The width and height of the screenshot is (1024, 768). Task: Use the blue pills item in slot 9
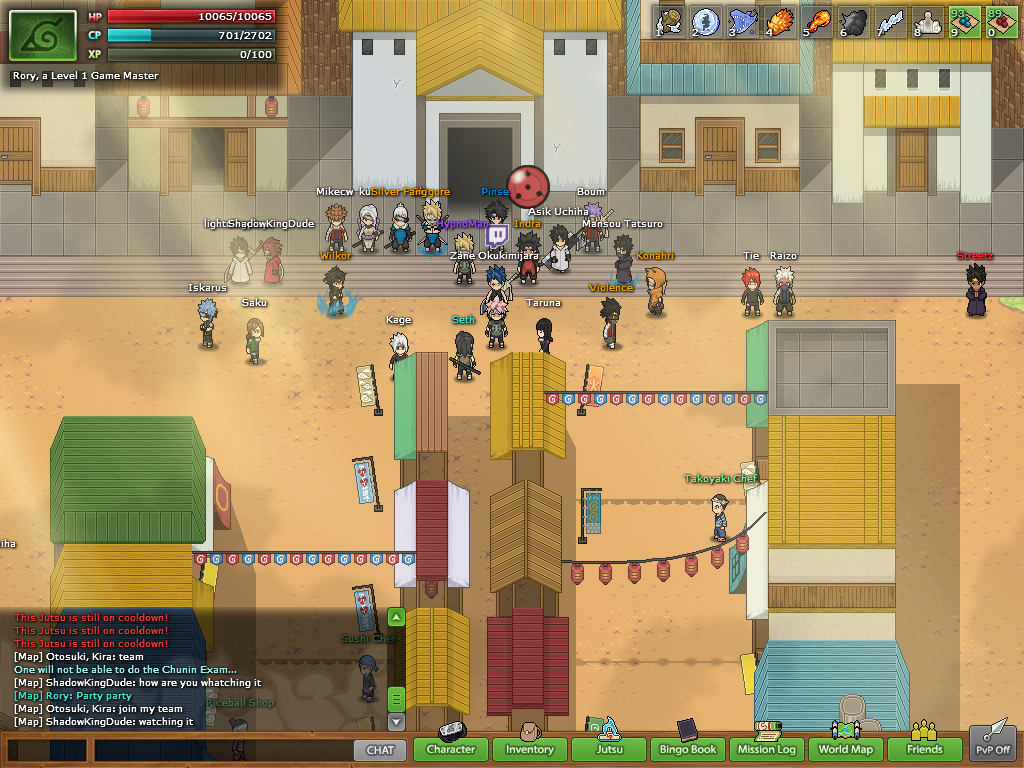[x=965, y=21]
